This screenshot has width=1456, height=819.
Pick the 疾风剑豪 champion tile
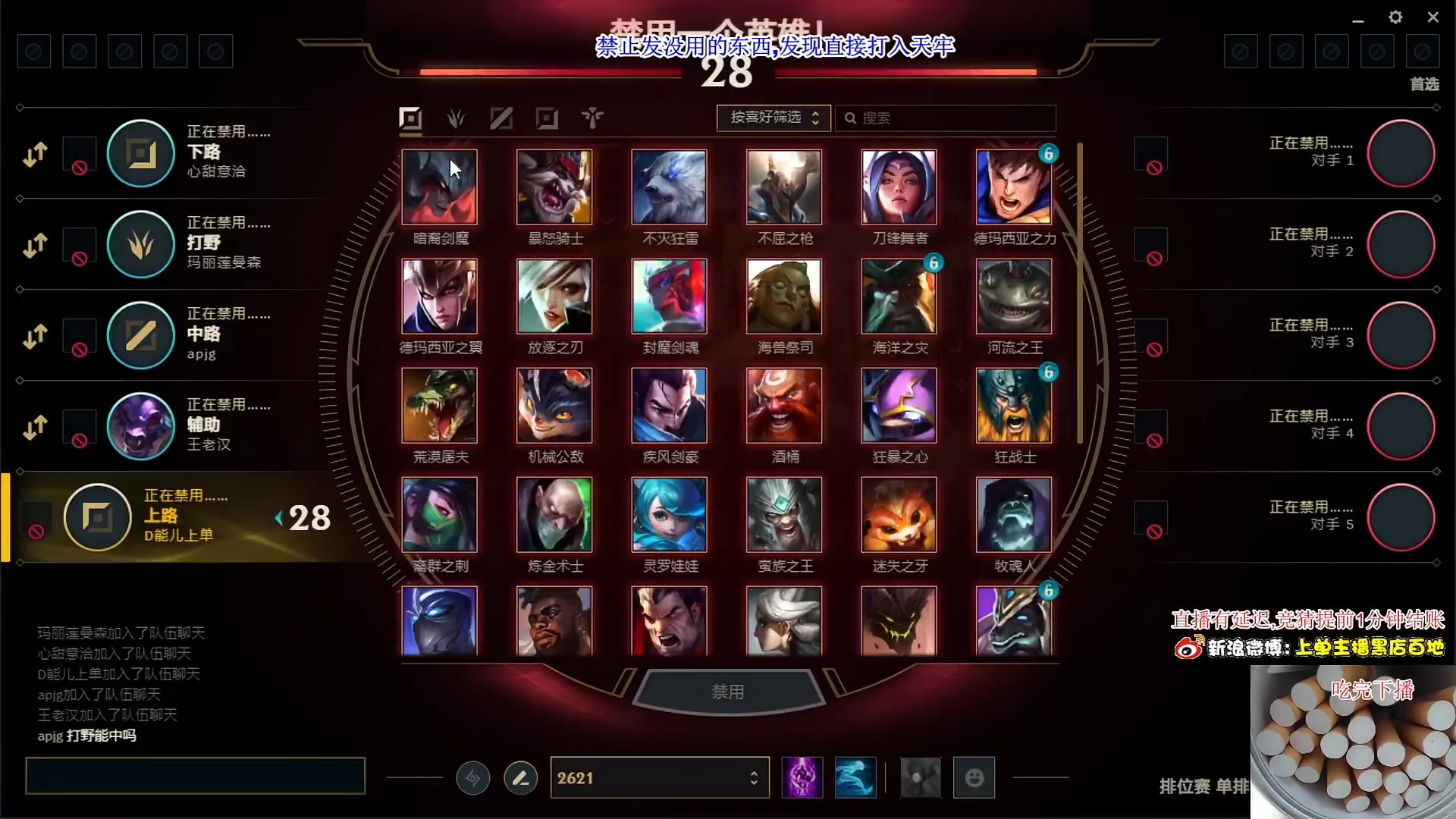669,406
